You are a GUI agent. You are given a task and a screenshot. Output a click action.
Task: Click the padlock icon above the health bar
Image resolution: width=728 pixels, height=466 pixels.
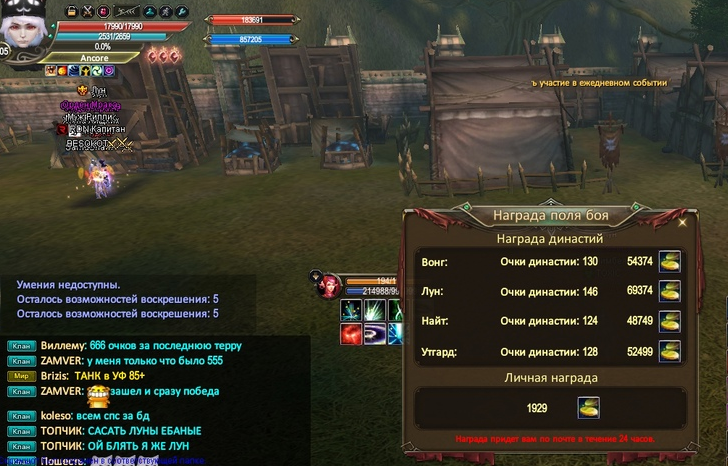coord(70,11)
